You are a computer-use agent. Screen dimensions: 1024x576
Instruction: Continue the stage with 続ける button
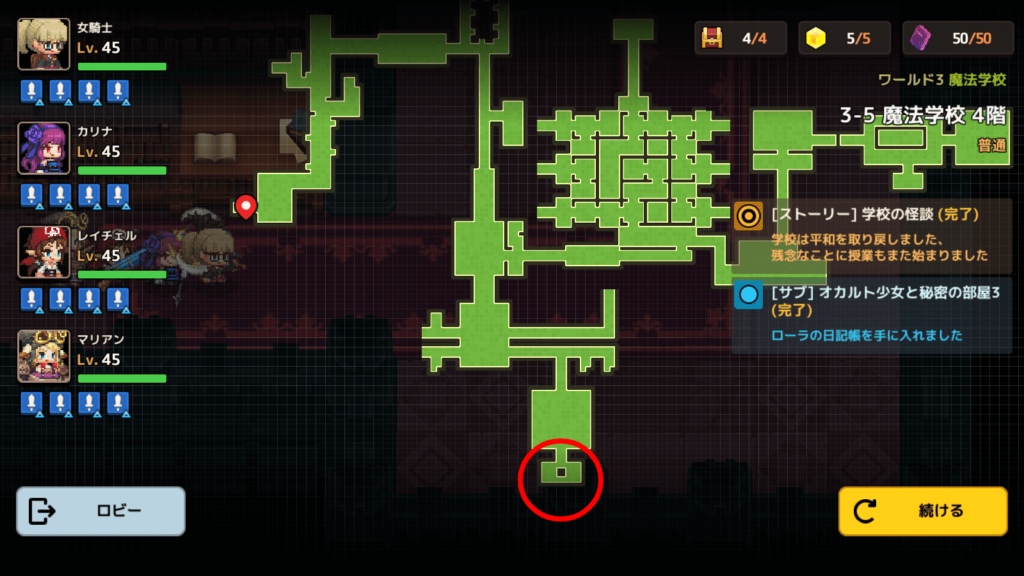click(x=922, y=511)
